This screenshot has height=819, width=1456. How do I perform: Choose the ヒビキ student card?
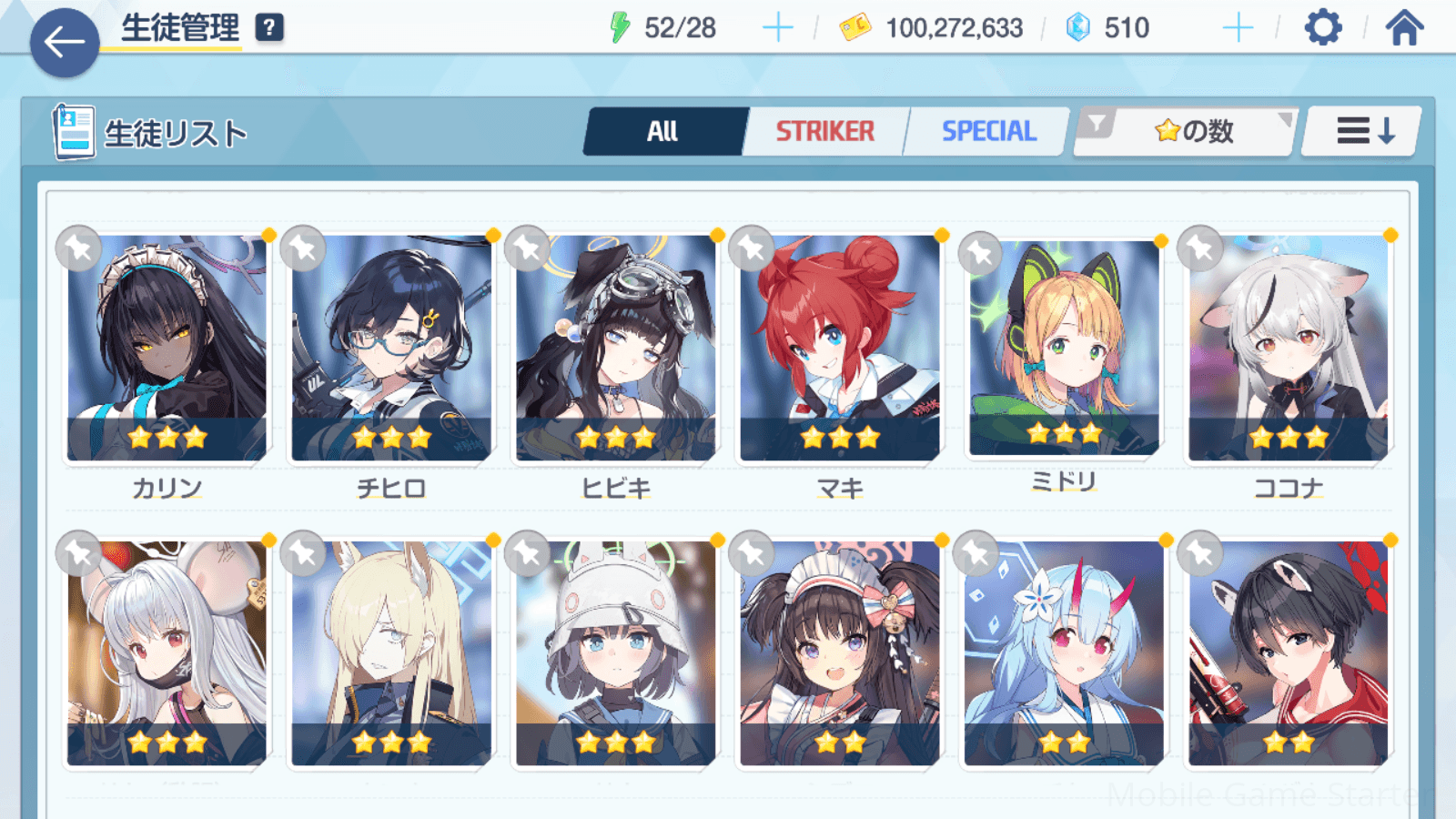point(616,349)
